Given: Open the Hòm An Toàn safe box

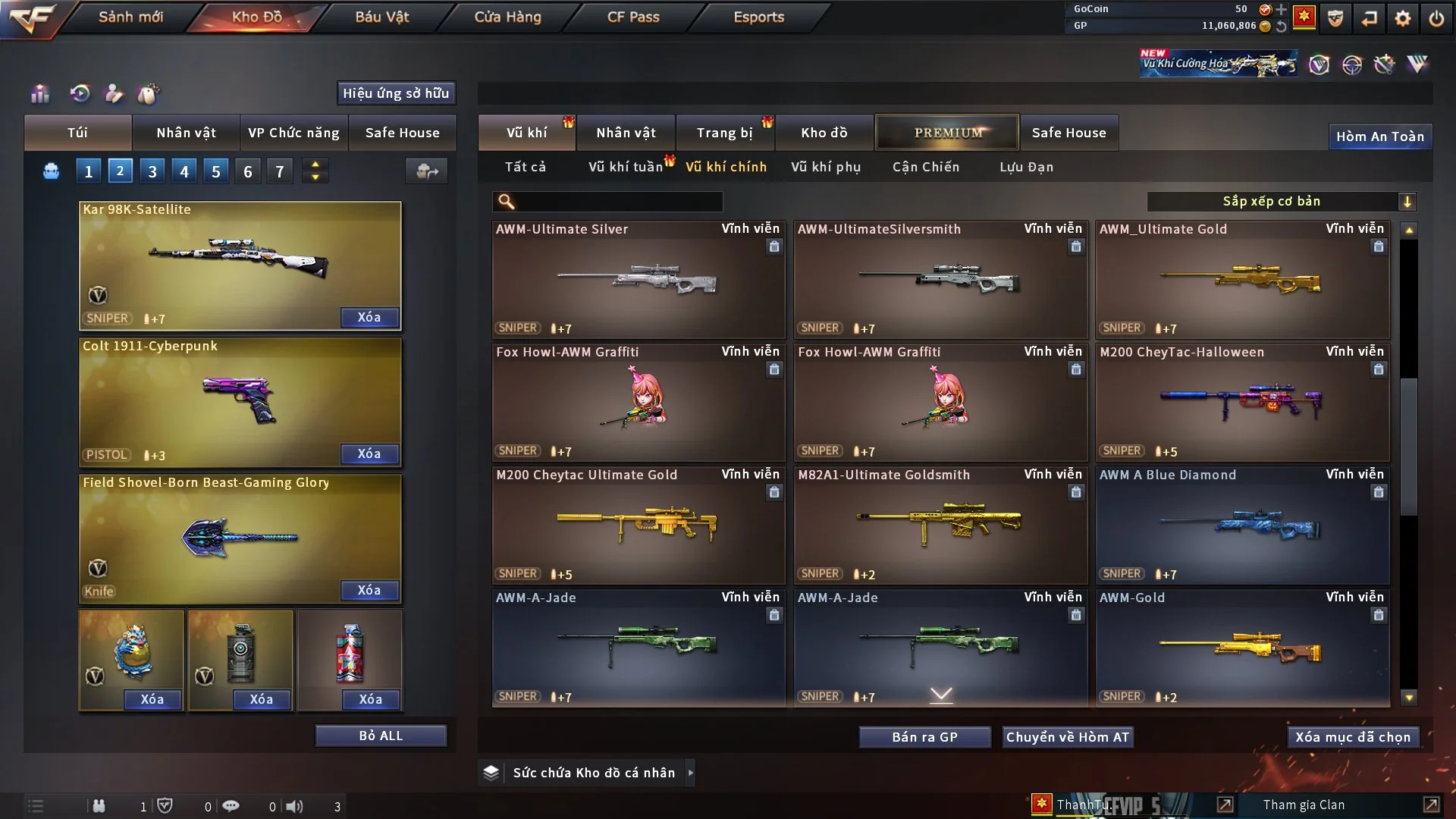Looking at the screenshot, I should click(1379, 136).
